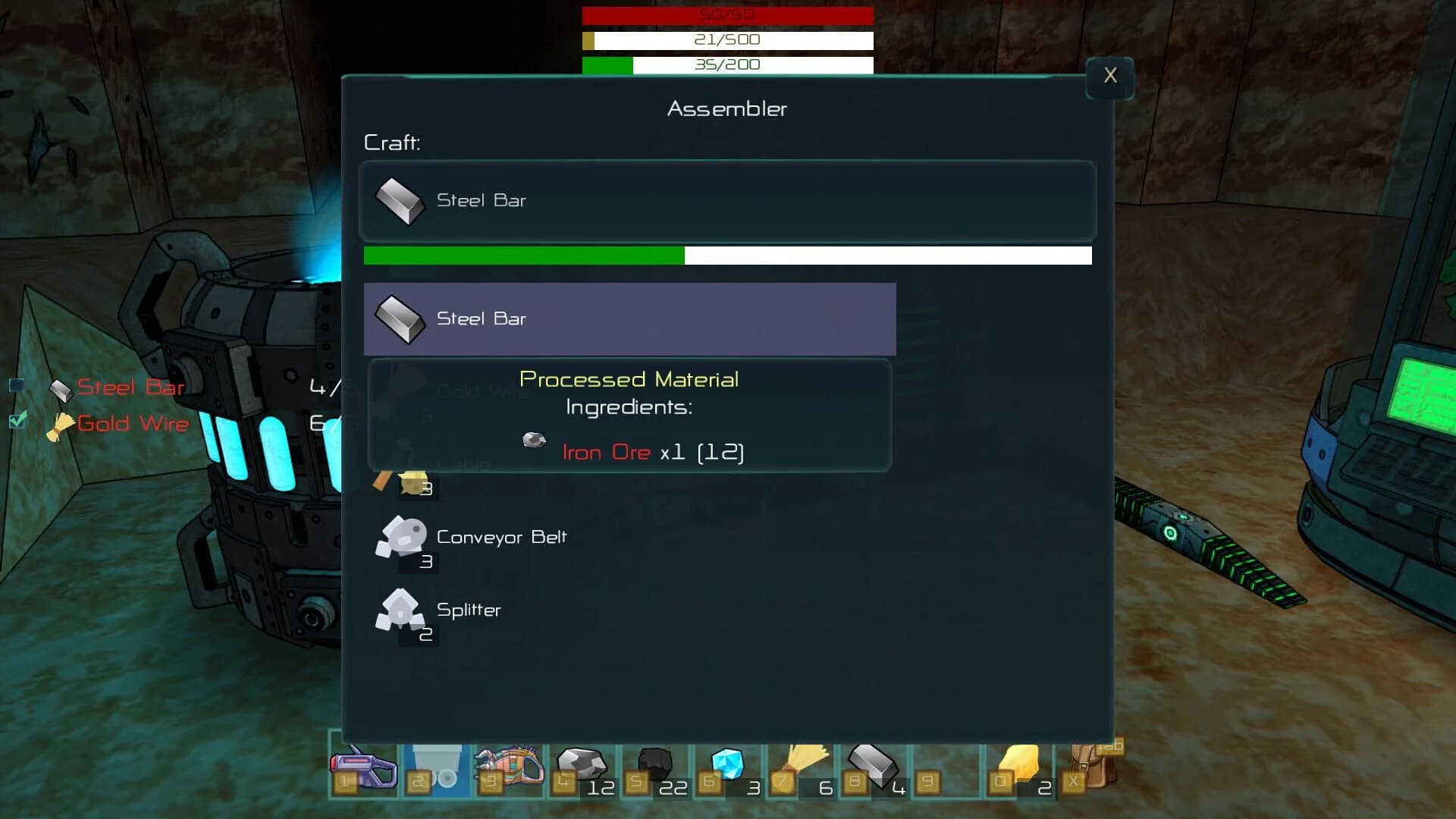Close the Assembler window with X

coord(1110,75)
